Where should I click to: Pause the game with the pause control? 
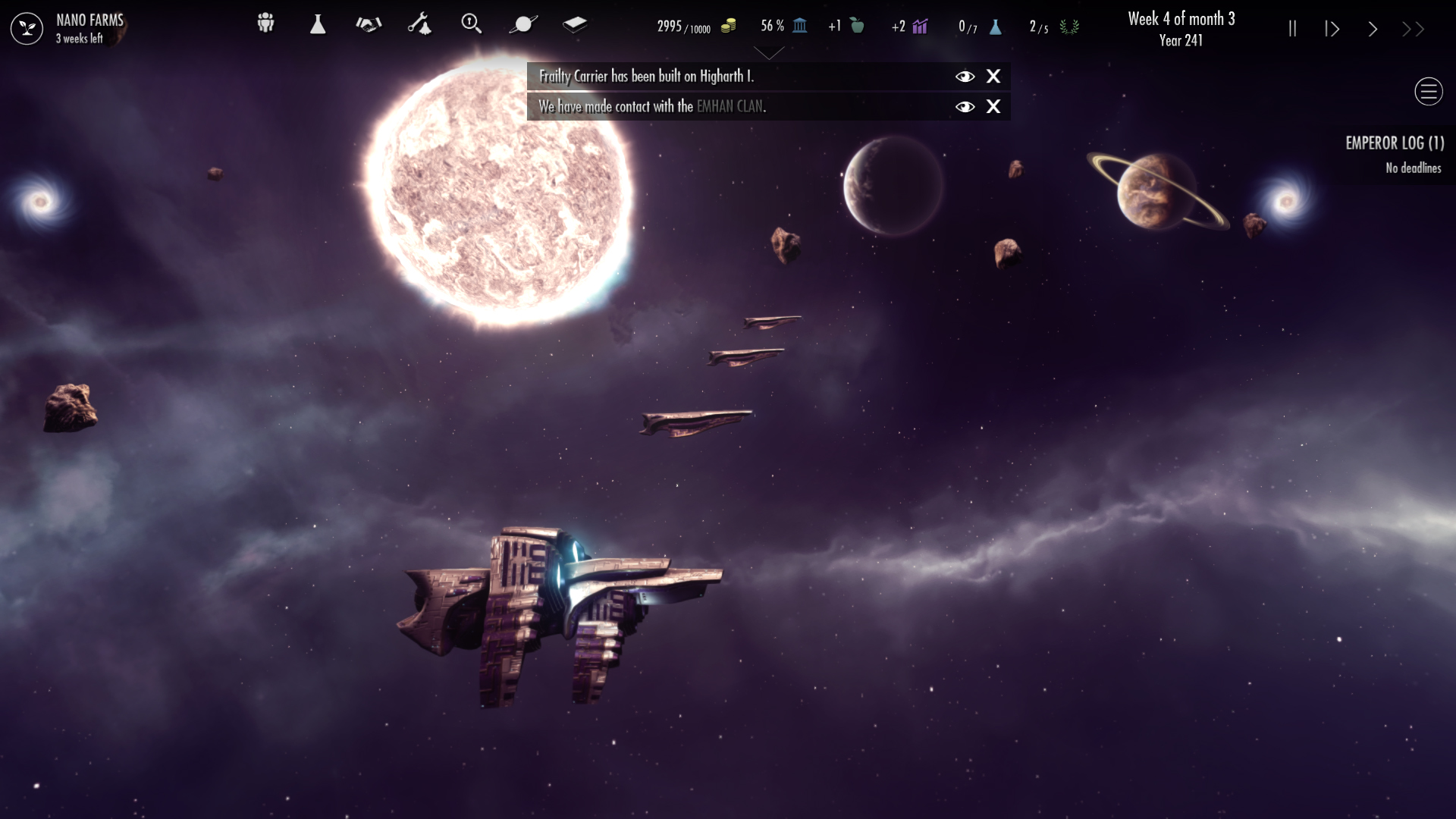[x=1291, y=28]
